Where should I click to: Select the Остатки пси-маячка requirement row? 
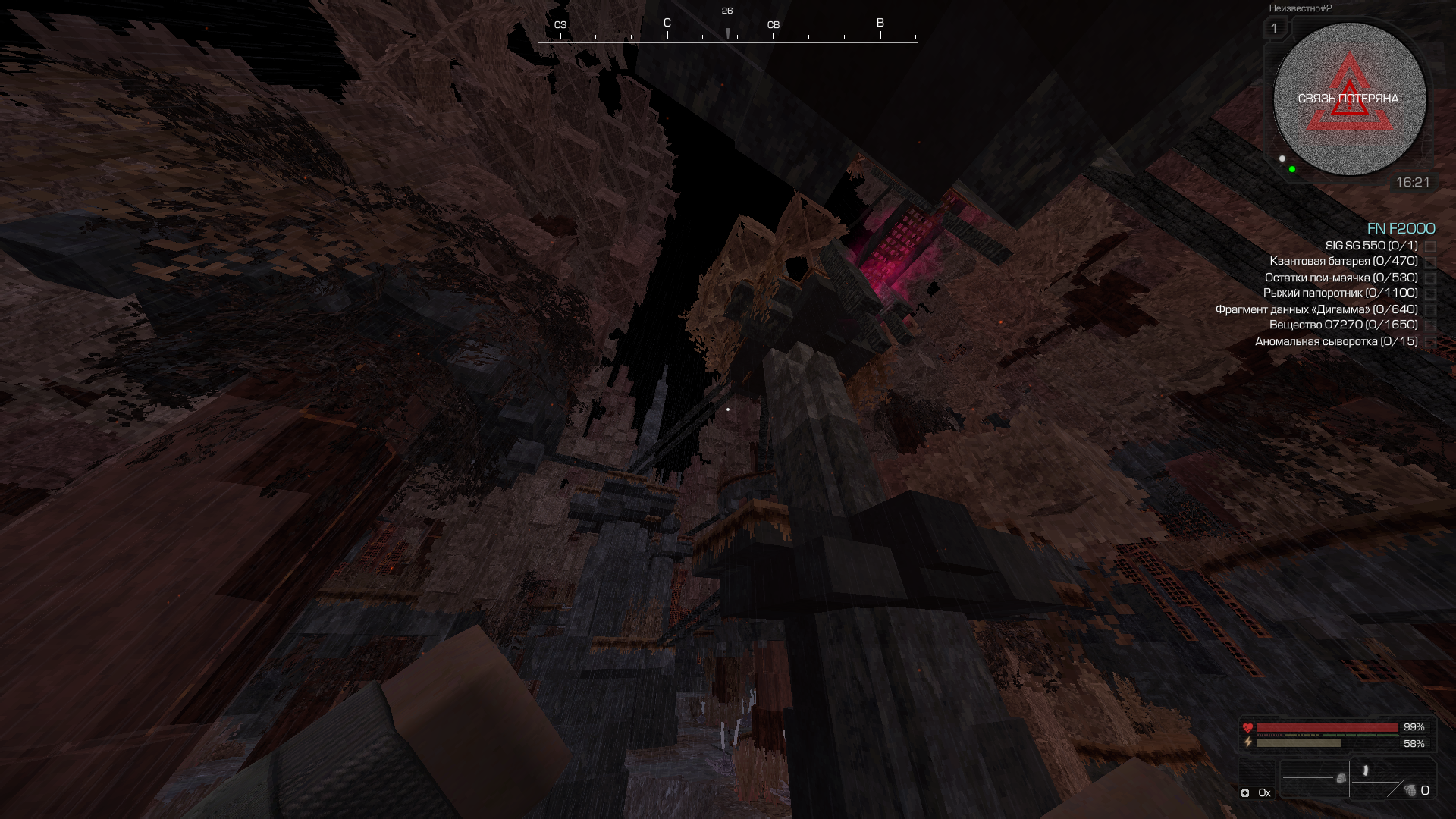1341,278
